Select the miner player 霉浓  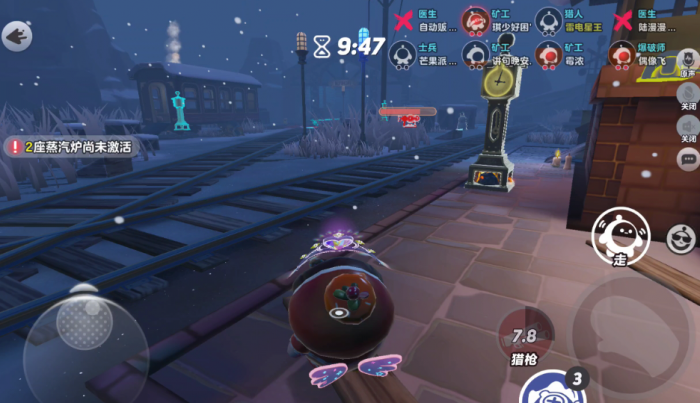[547, 53]
